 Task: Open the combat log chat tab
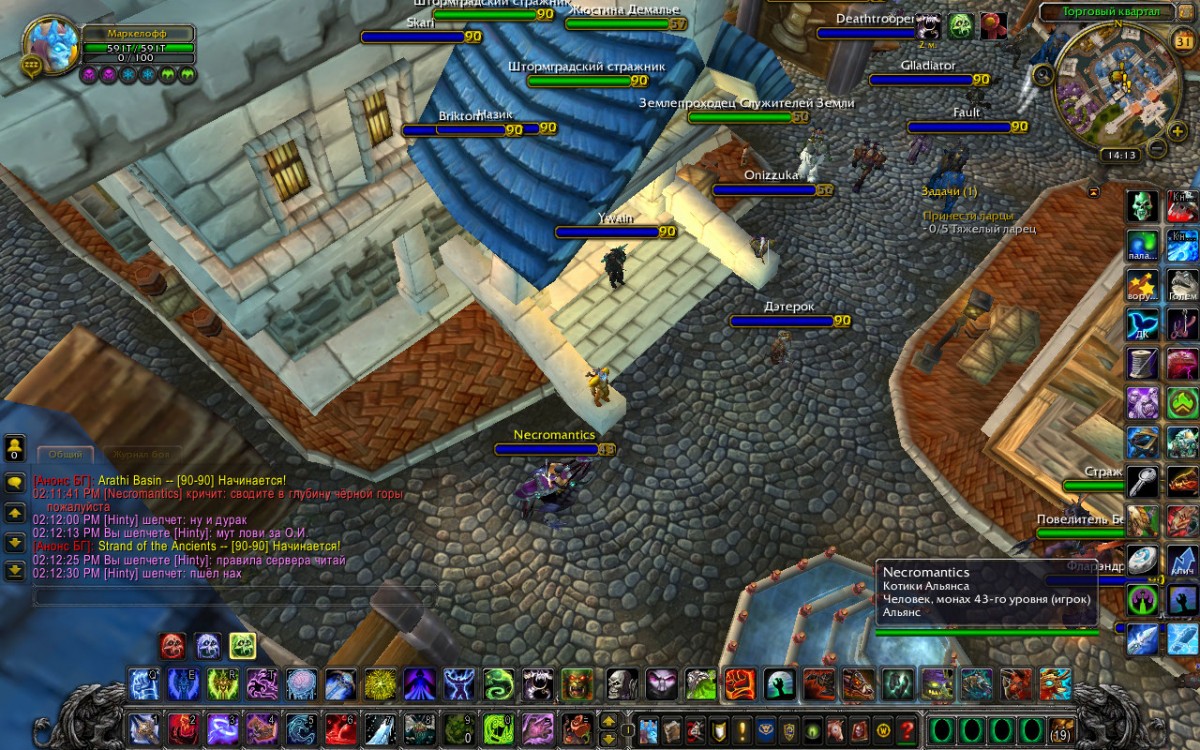[x=140, y=454]
